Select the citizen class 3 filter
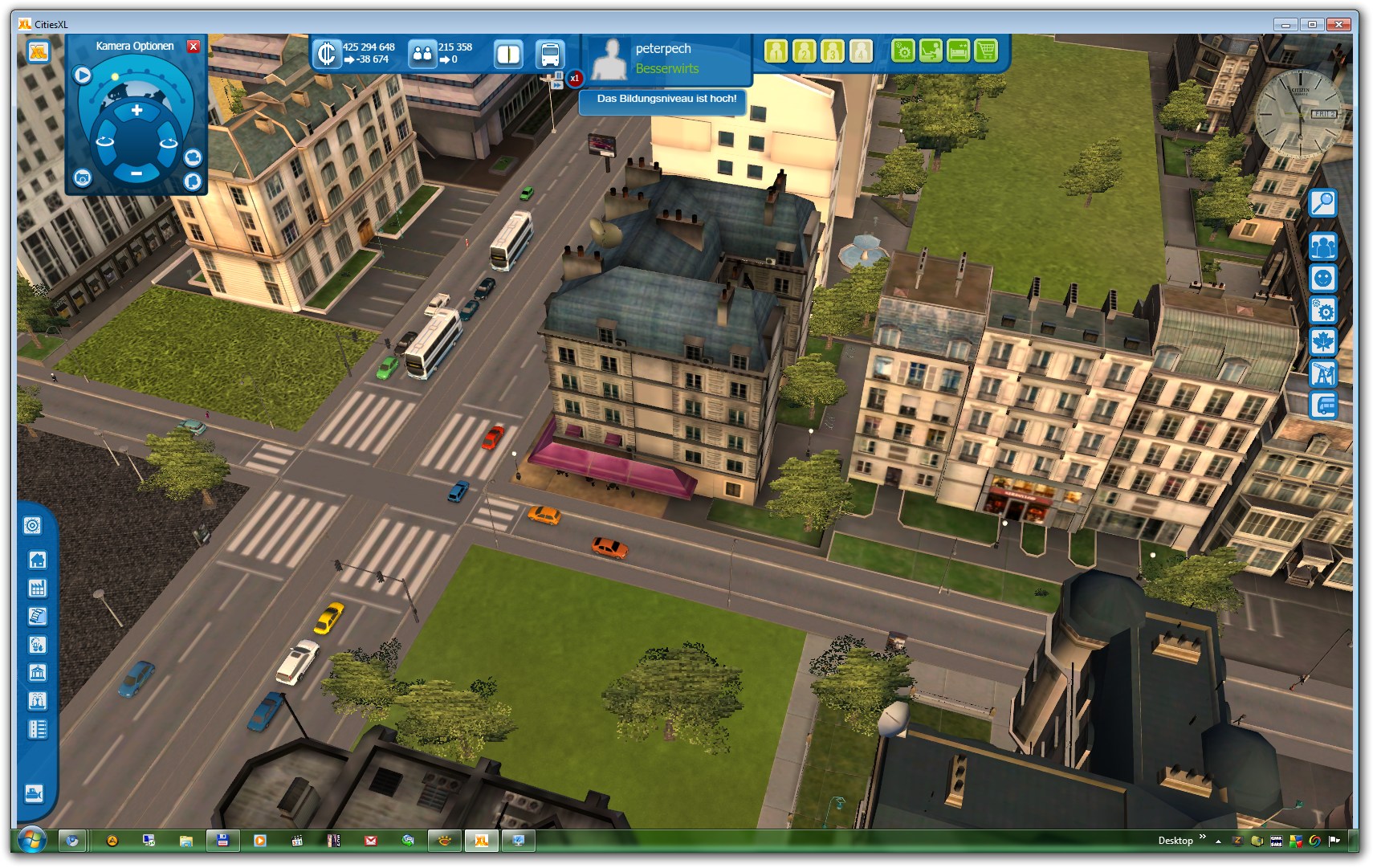The image size is (1373, 868). pos(833,51)
